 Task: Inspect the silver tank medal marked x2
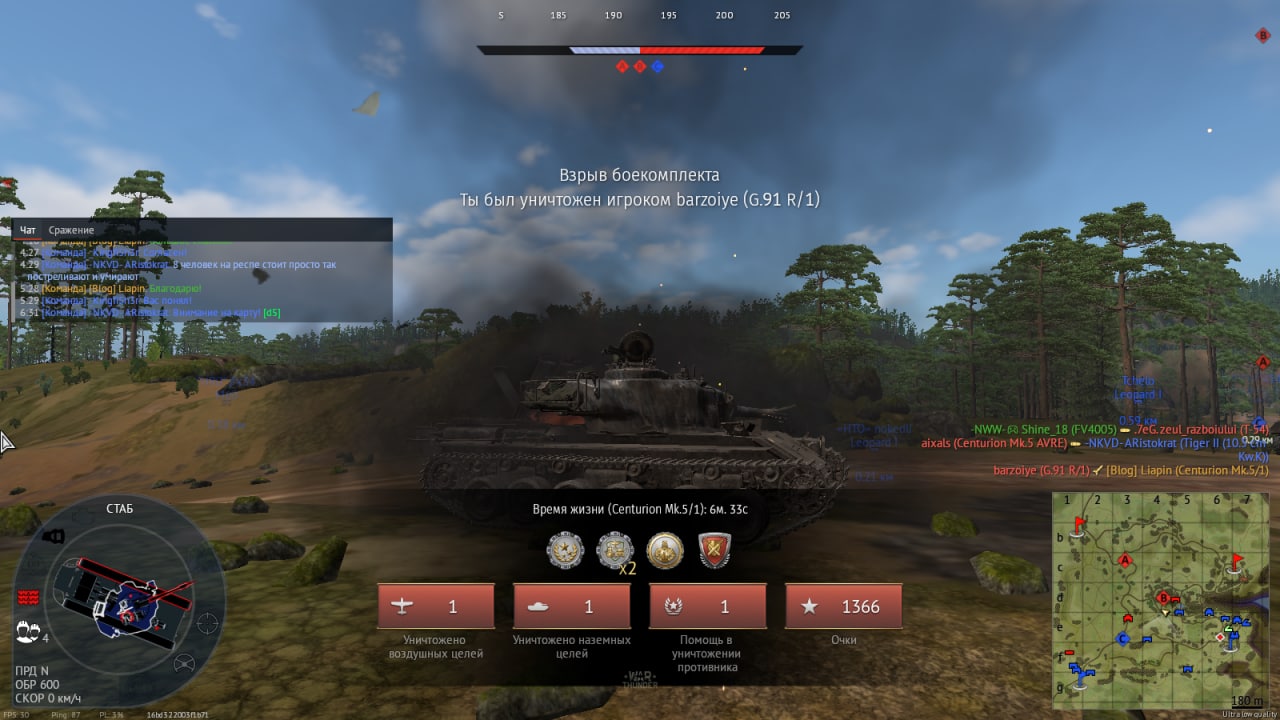[x=614, y=549]
